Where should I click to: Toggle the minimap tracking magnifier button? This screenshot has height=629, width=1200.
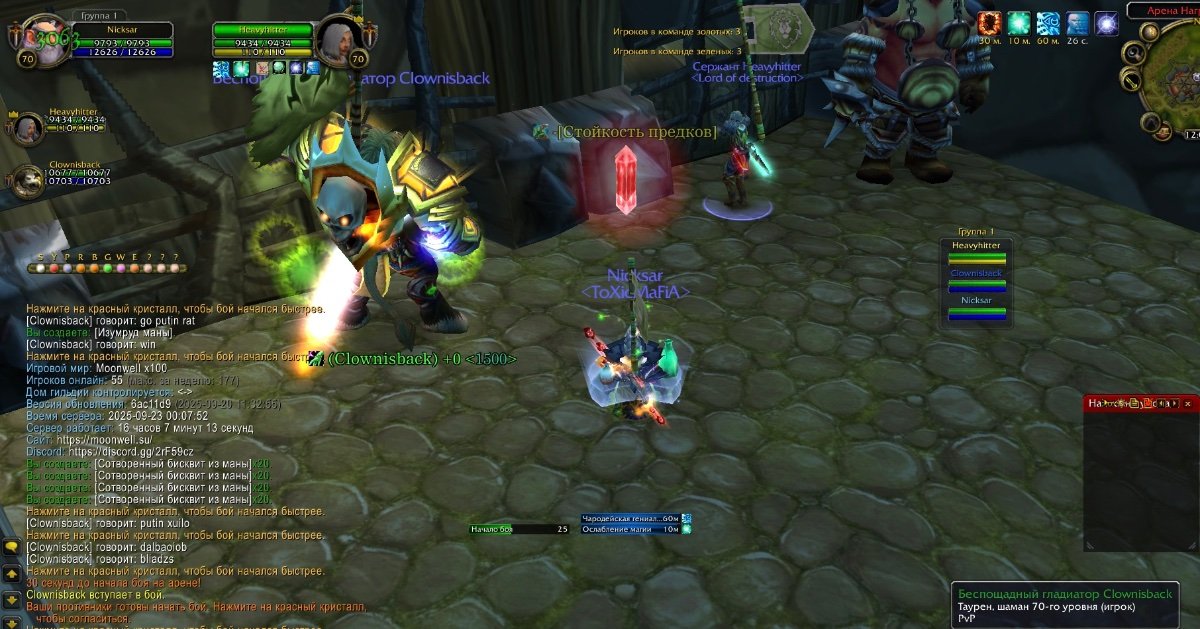pyautogui.click(x=1133, y=53)
